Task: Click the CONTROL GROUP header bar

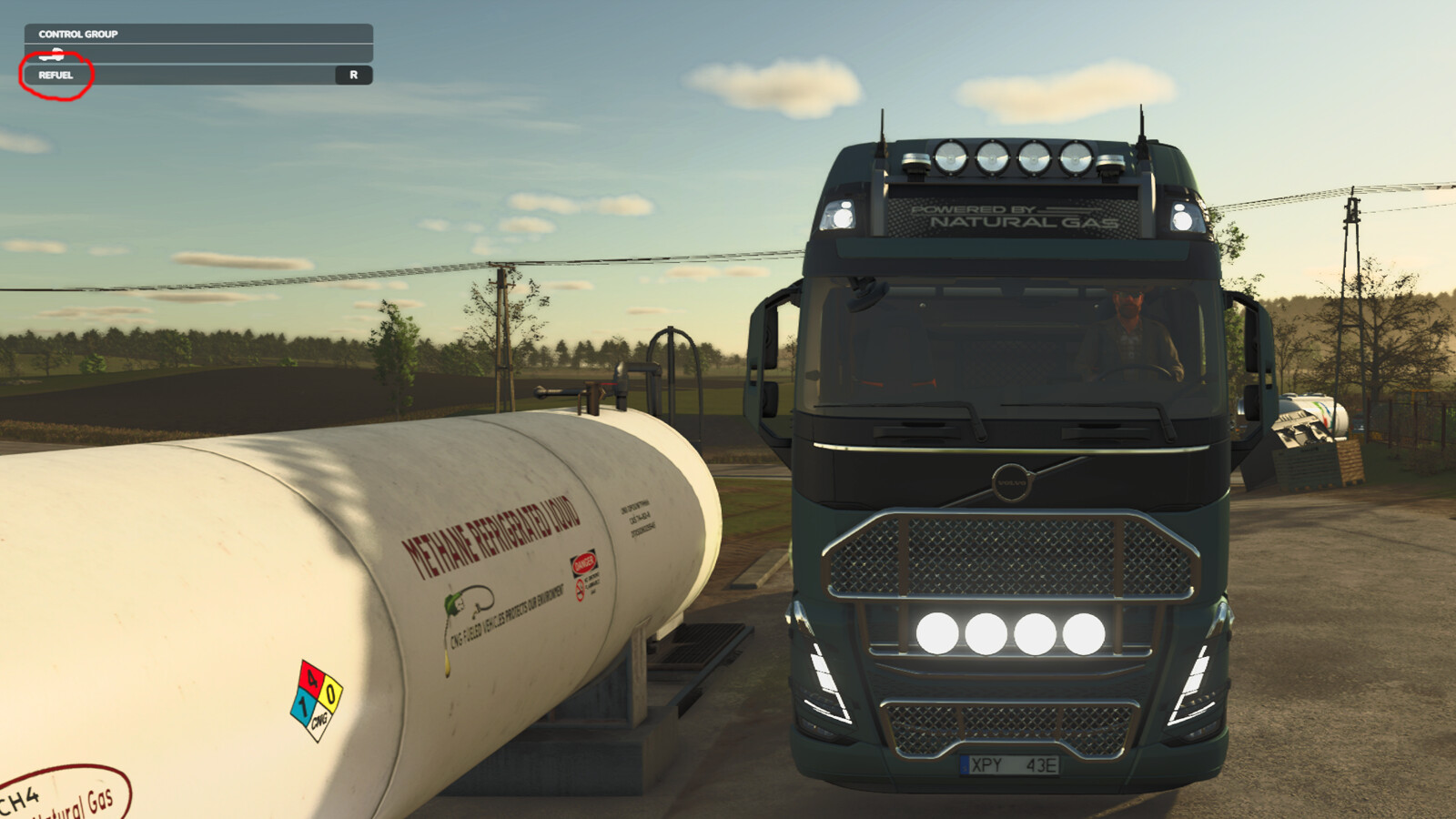Action: tap(77, 34)
